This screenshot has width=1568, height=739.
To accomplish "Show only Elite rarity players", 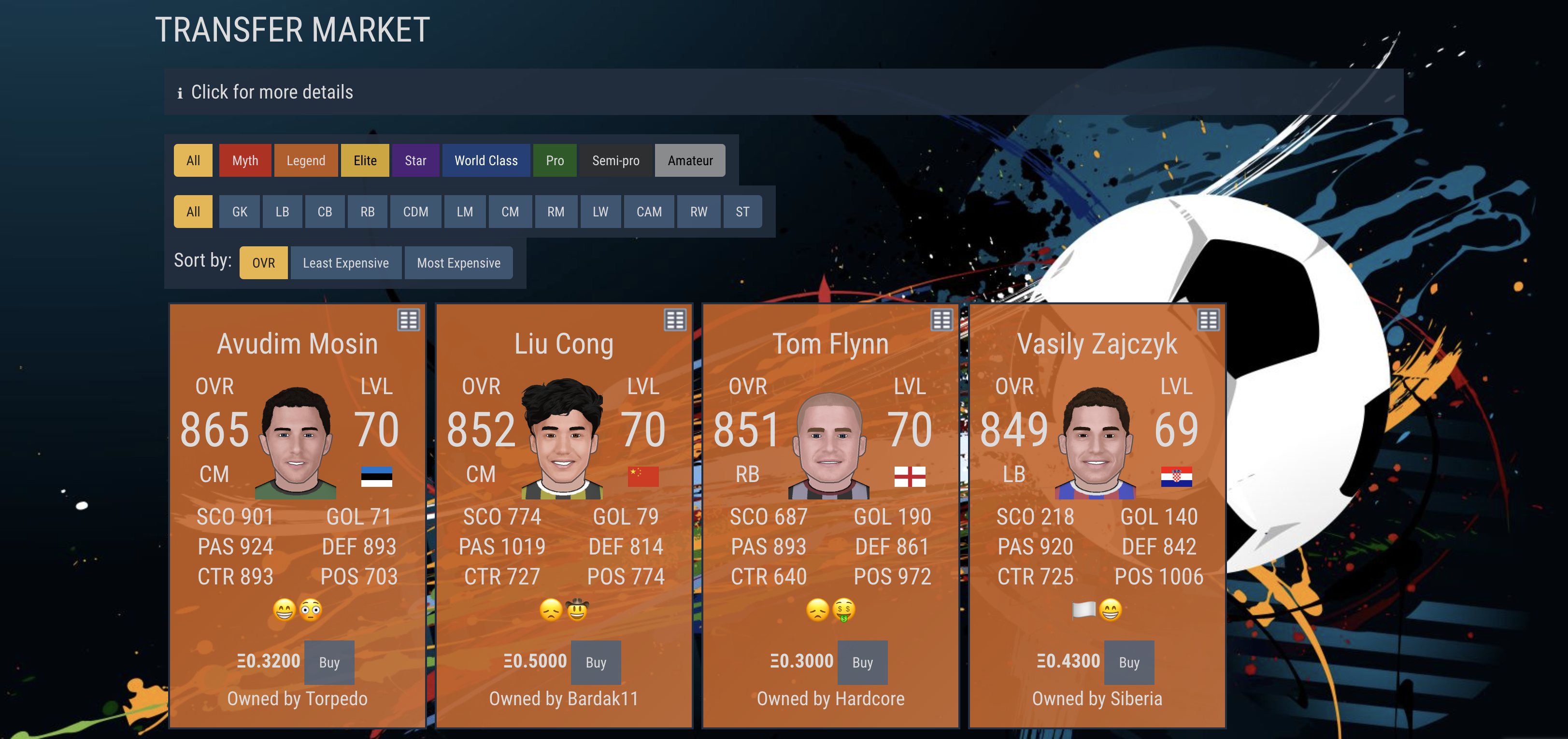I will coord(365,161).
